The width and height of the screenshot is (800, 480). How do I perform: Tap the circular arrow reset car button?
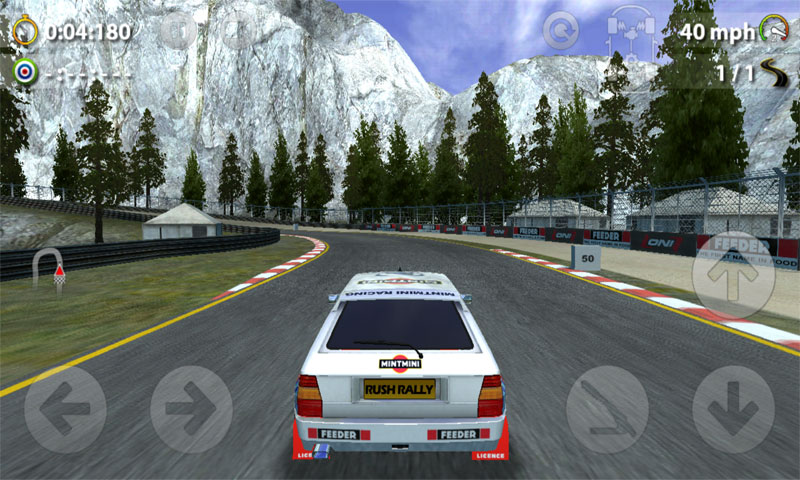(561, 30)
